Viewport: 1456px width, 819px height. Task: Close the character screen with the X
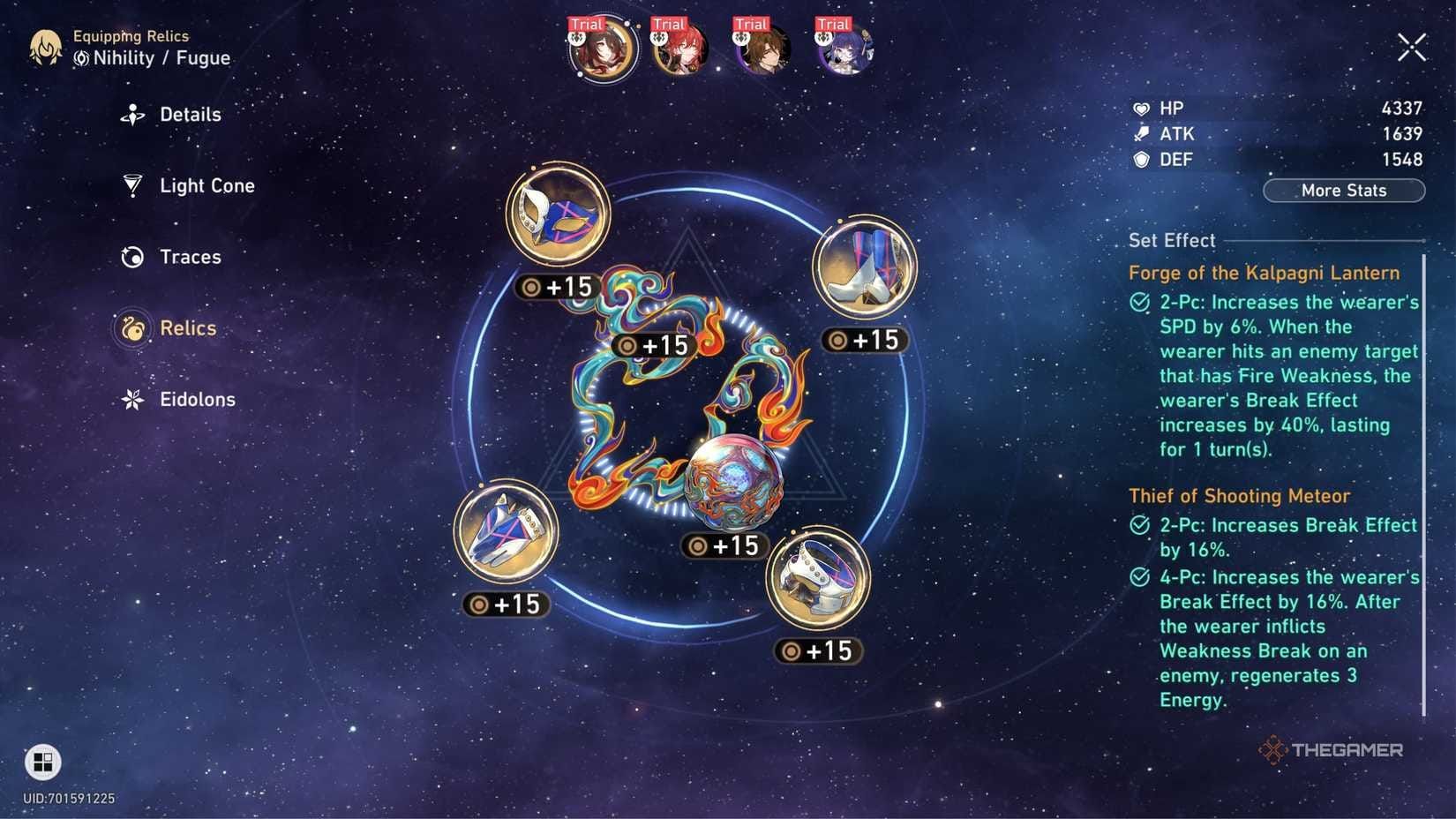pyautogui.click(x=1411, y=47)
